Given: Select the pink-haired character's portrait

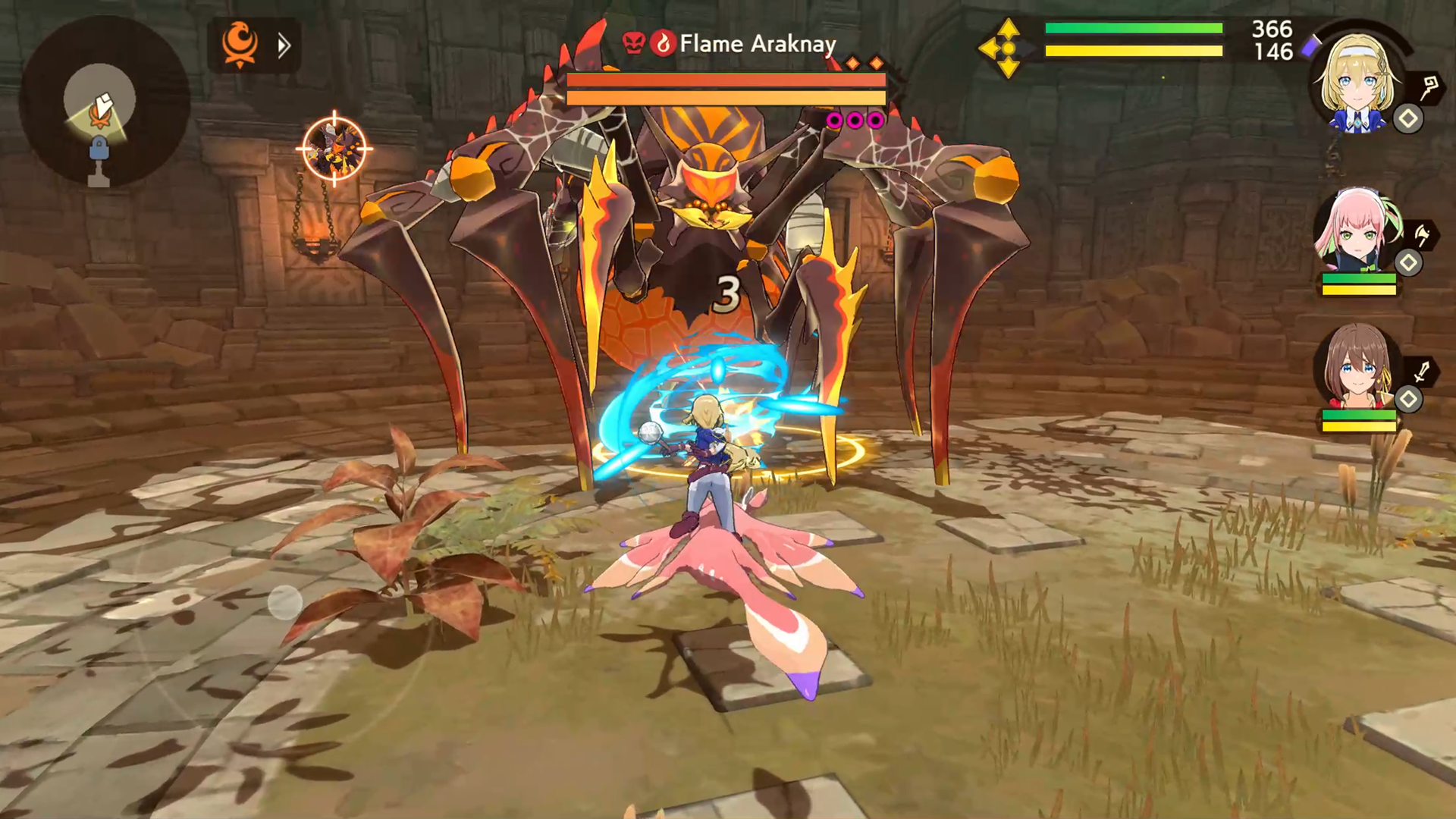Looking at the screenshot, I should click(x=1357, y=235).
